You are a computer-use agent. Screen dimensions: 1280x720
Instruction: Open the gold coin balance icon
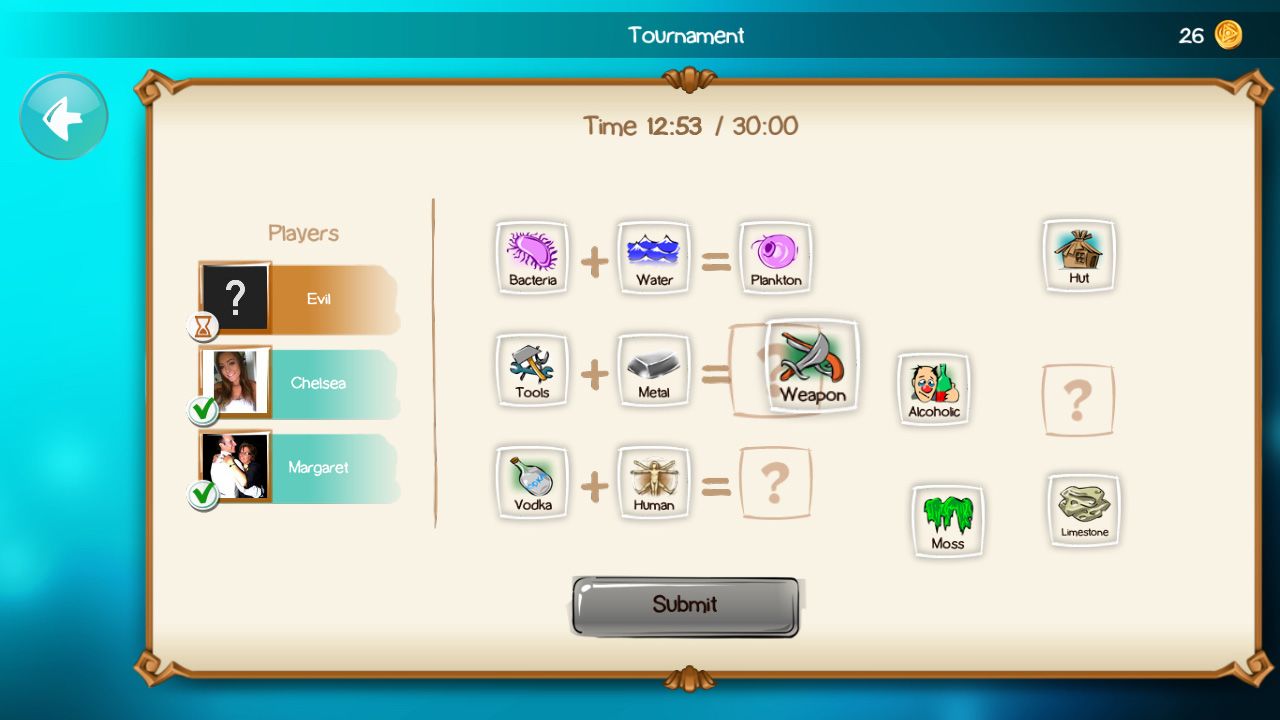(x=1228, y=36)
